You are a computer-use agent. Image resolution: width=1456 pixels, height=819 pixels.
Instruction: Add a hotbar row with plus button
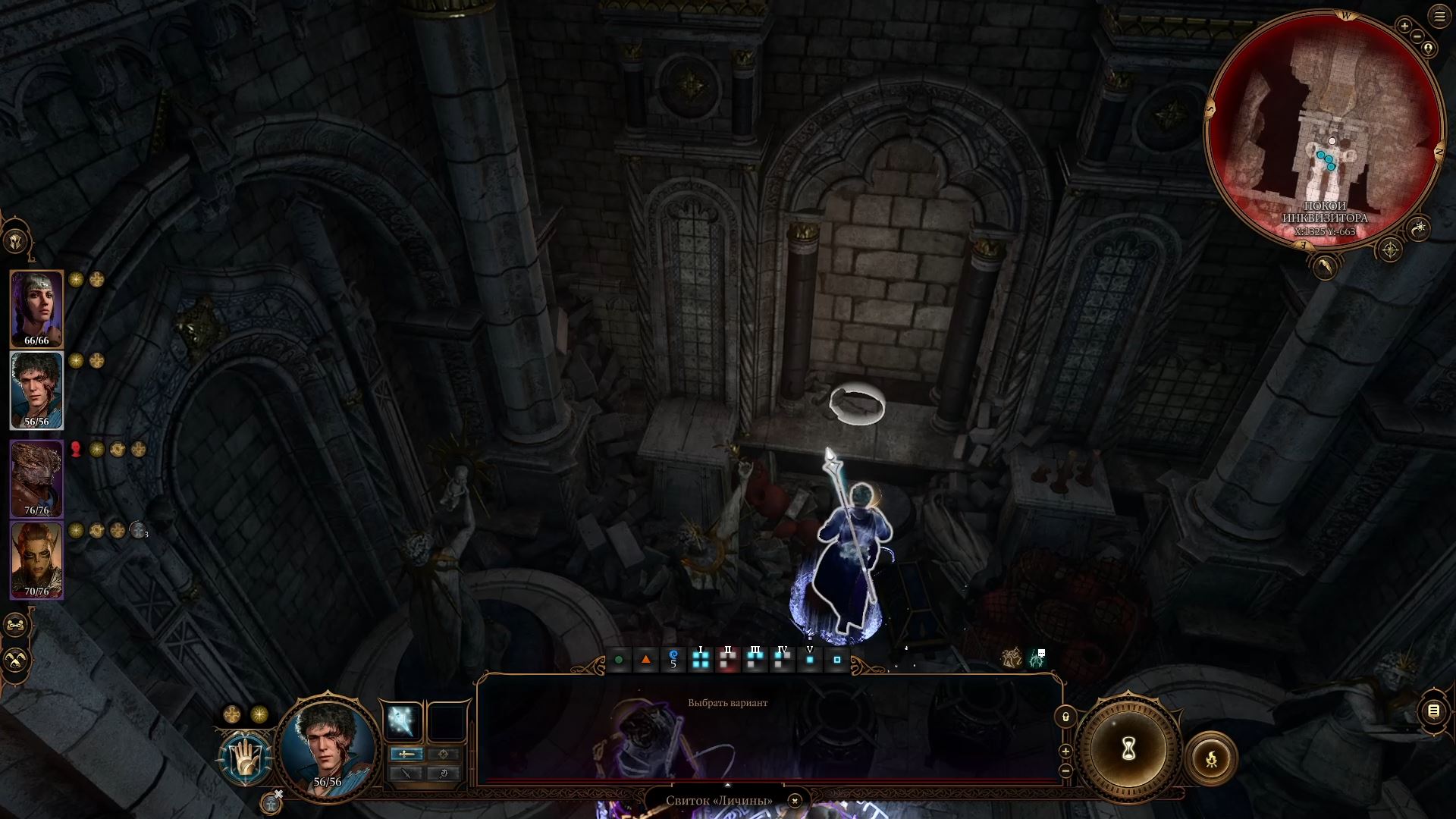pyautogui.click(x=1065, y=752)
